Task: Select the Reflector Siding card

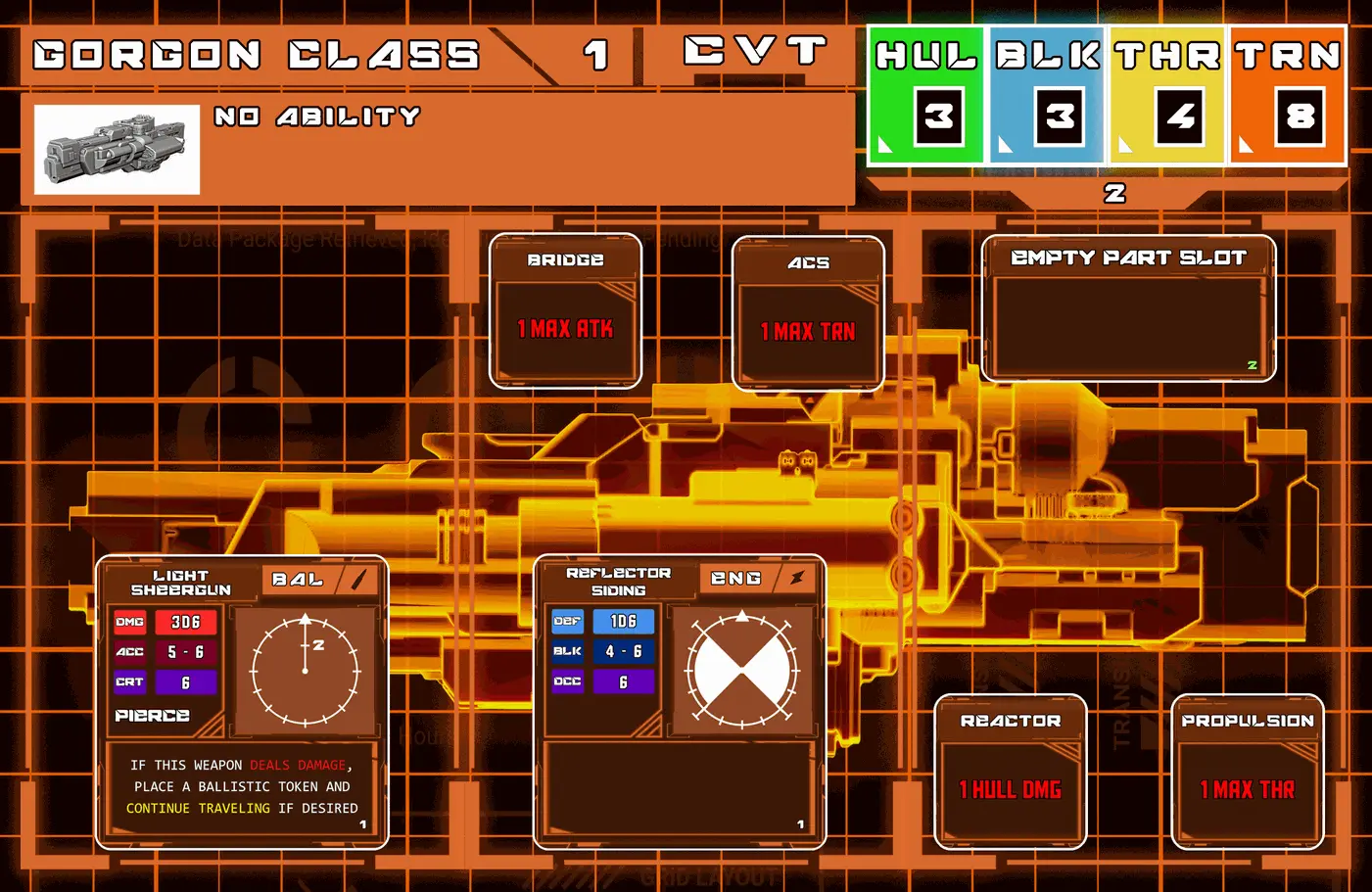Action: coord(680,702)
